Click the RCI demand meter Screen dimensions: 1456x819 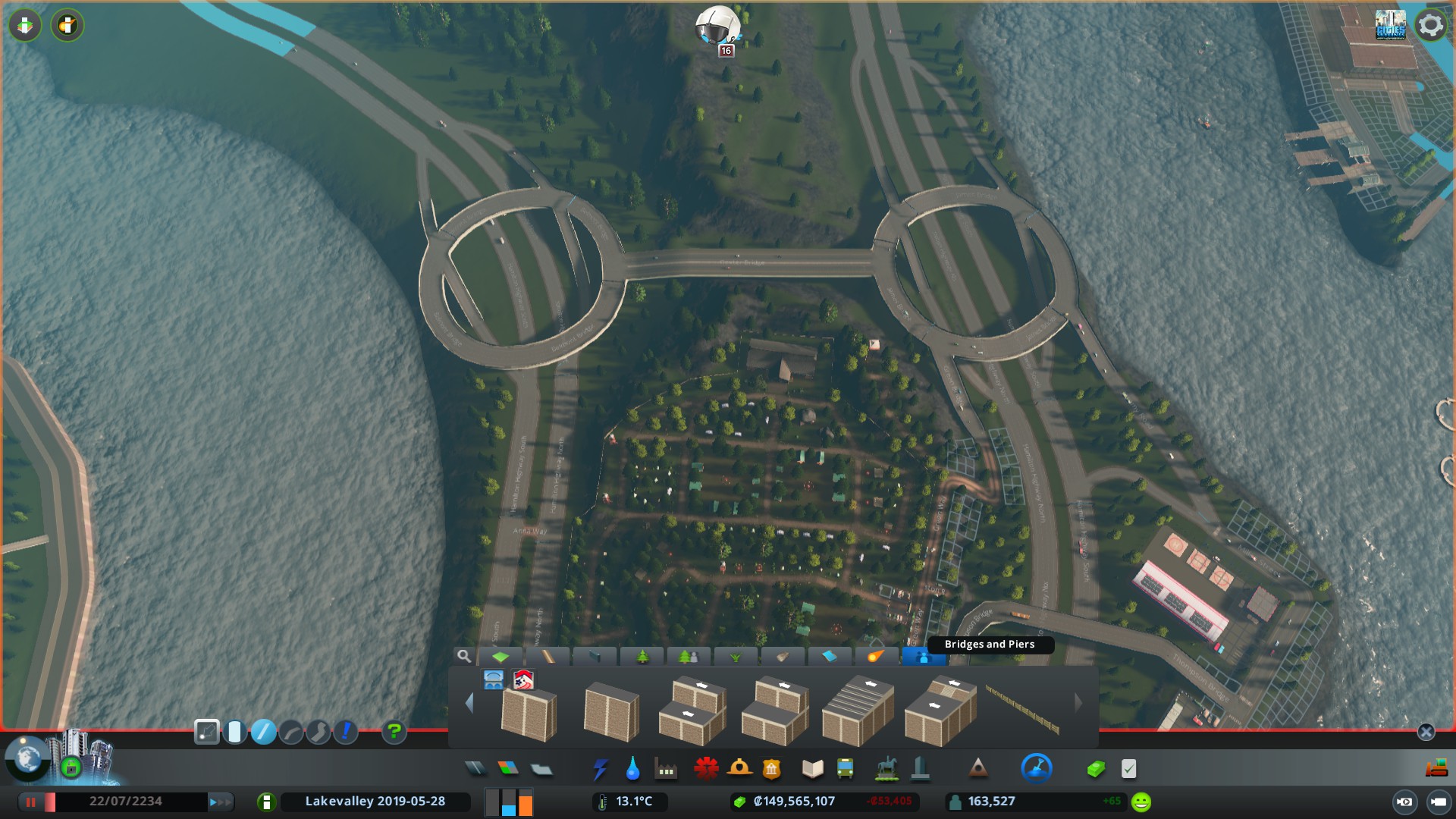[510, 801]
